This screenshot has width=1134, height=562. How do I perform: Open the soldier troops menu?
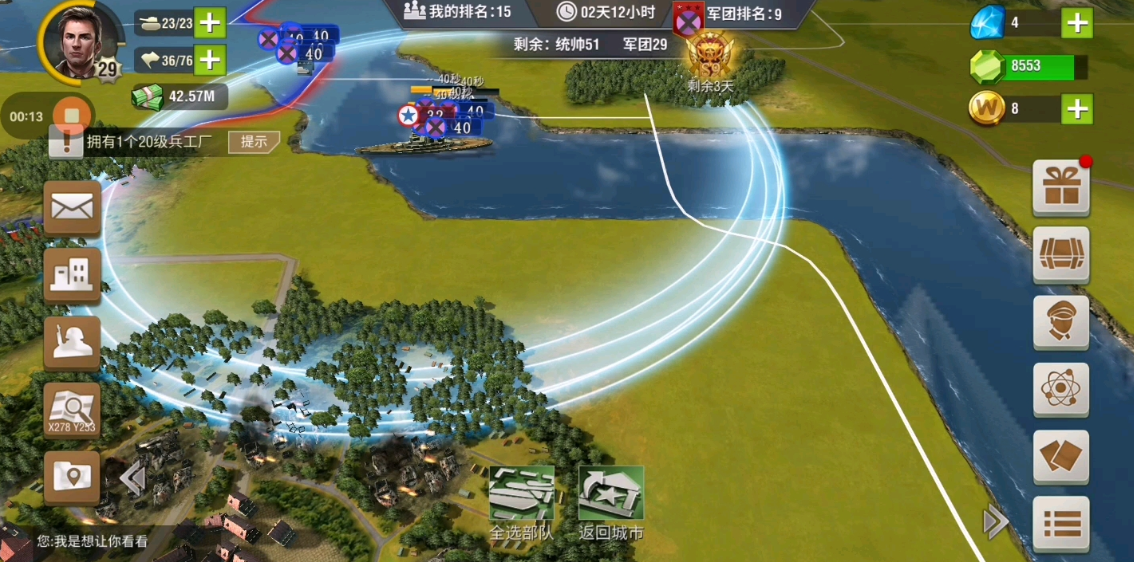(x=72, y=342)
